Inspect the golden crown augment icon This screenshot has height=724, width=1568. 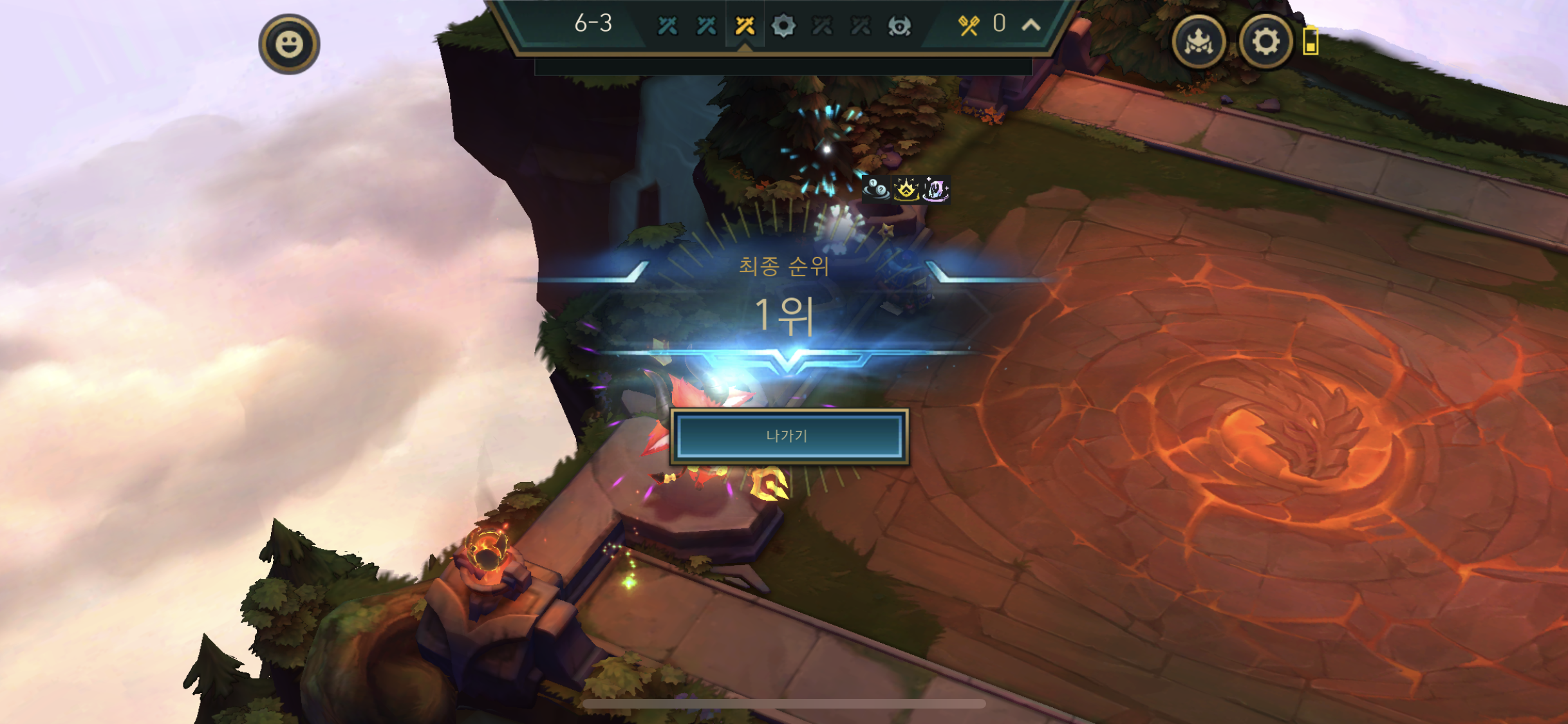906,189
